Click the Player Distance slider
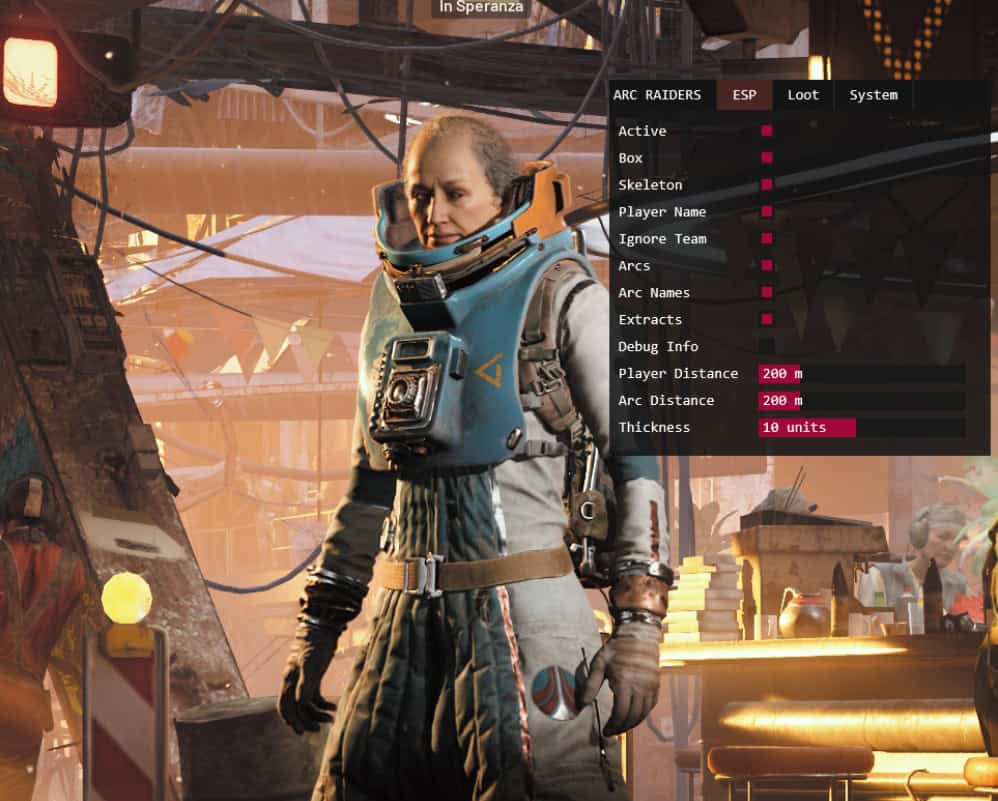The height and width of the screenshot is (801, 998). pos(861,374)
